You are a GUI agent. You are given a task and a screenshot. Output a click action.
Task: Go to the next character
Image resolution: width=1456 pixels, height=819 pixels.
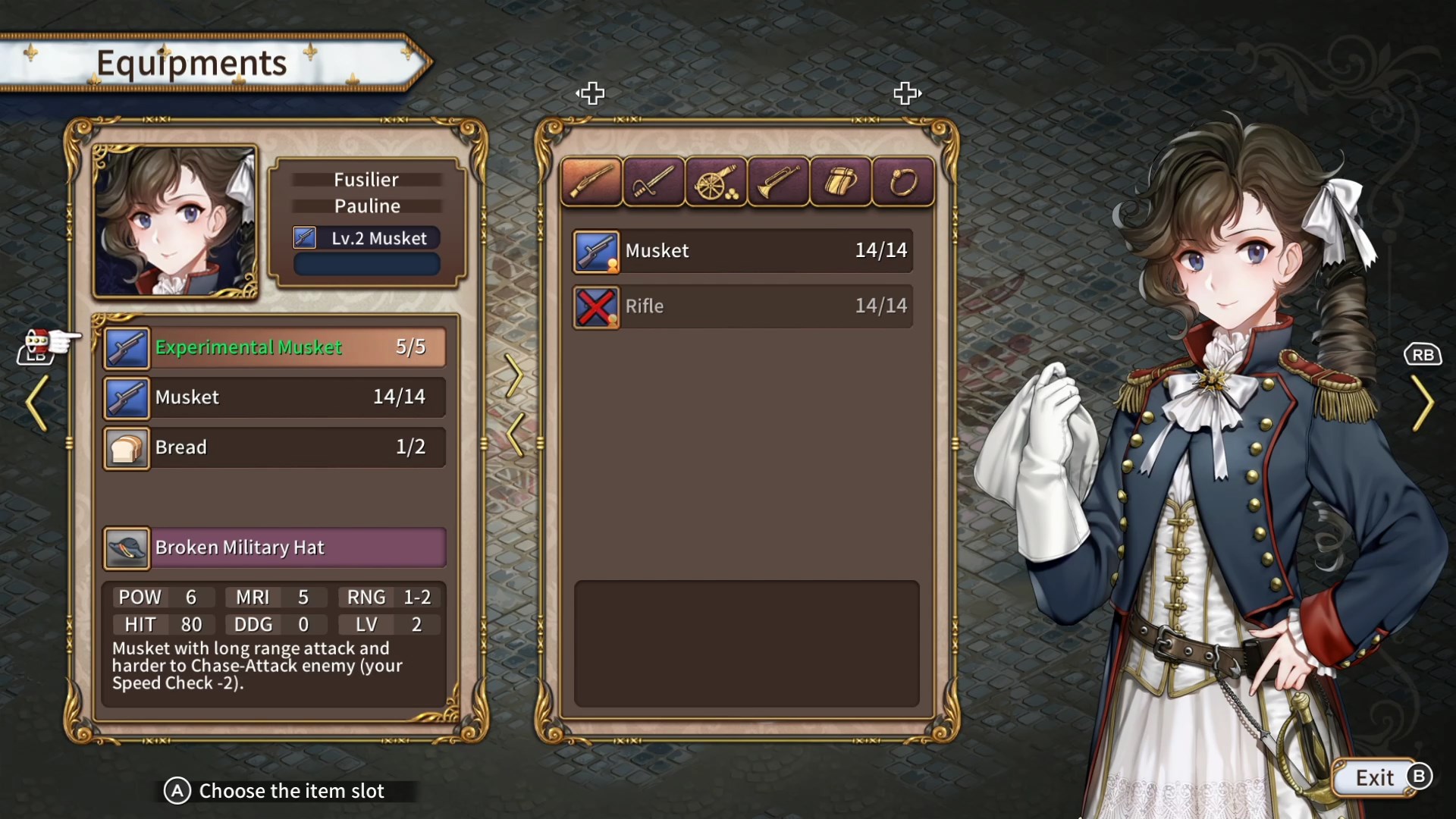[1423, 403]
